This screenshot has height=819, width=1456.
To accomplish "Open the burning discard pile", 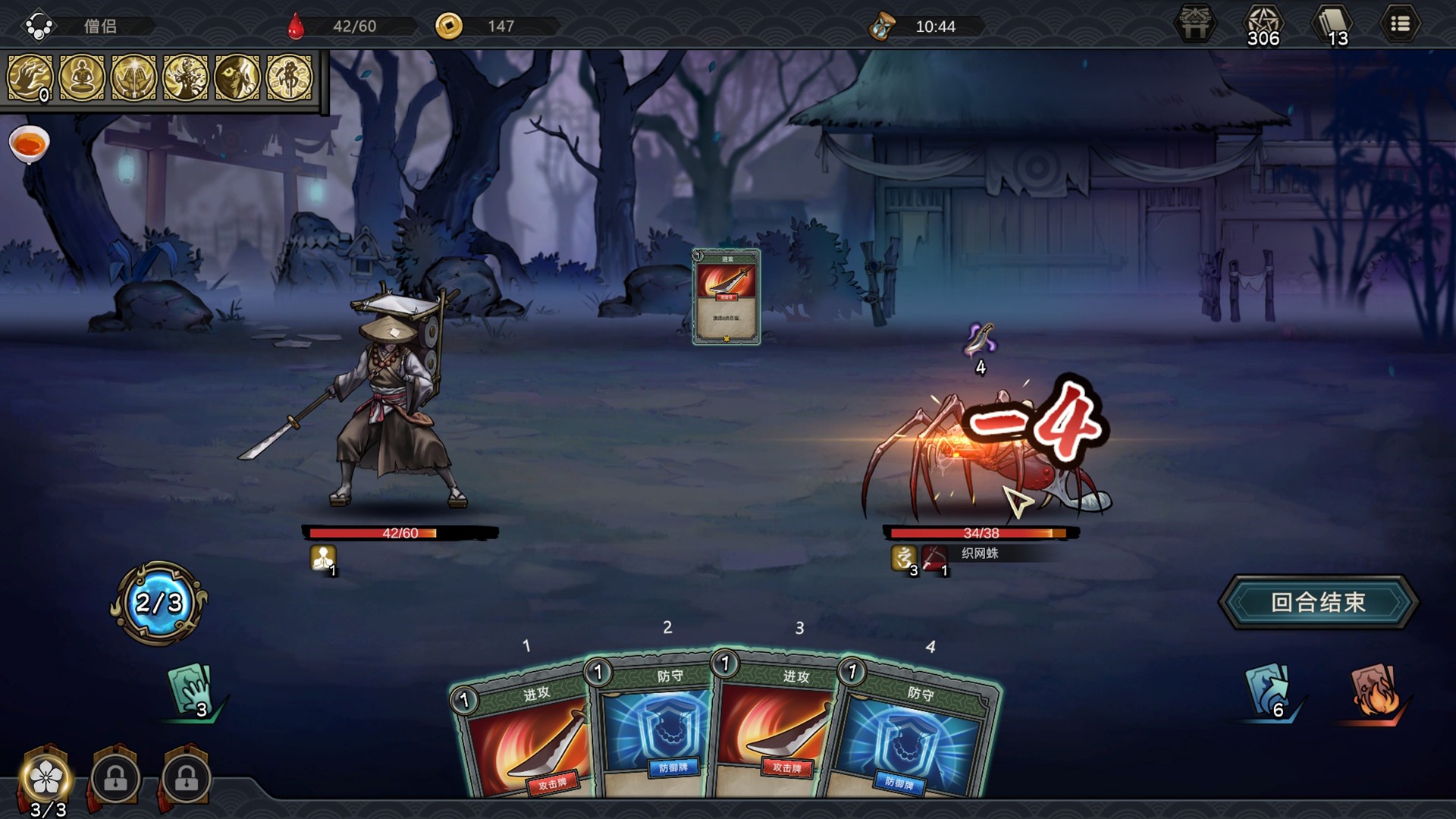I will [1376, 689].
